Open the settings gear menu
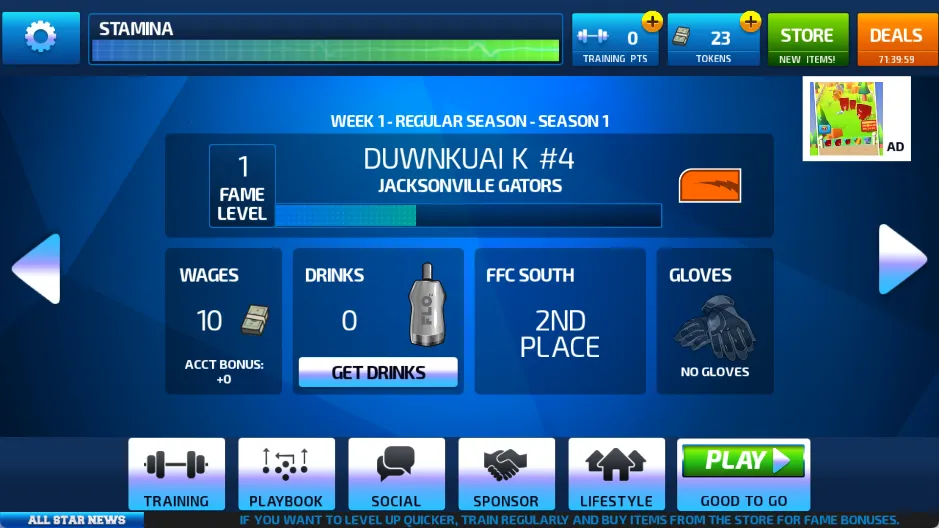Screen dimensions: 939x528 click(41, 38)
